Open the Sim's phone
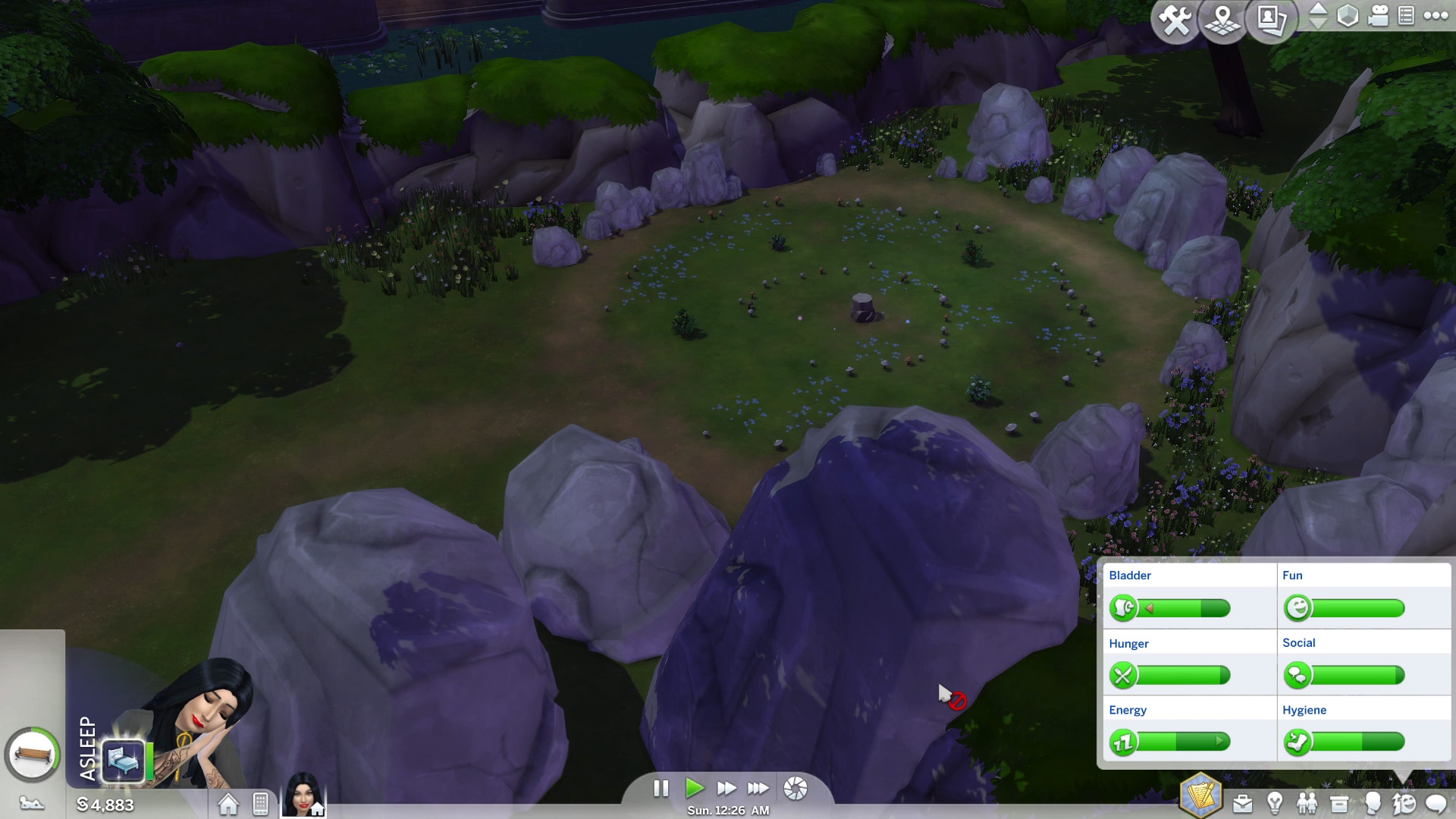The image size is (1456, 819). point(260,804)
